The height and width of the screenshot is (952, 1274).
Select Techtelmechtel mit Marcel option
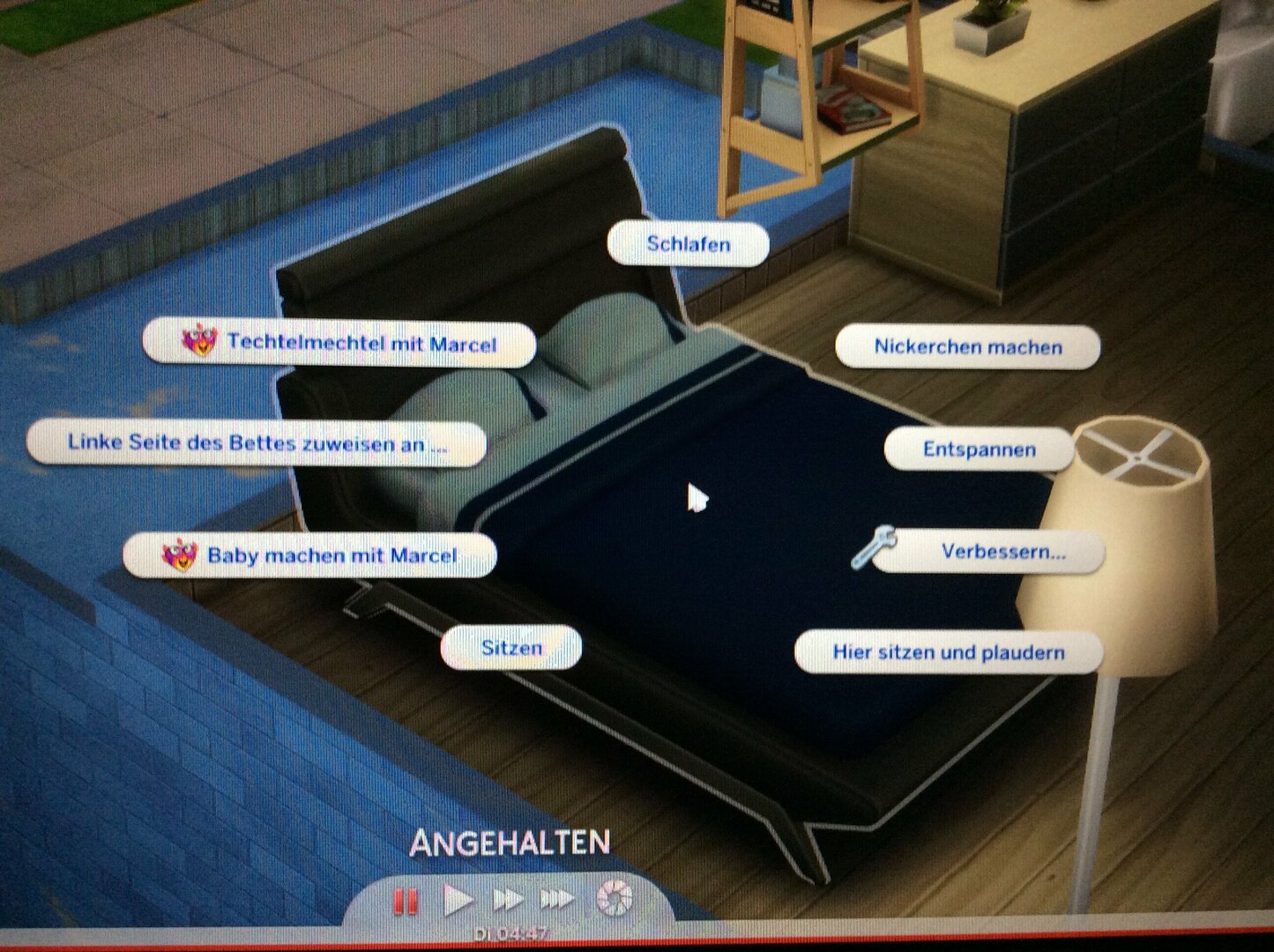339,344
